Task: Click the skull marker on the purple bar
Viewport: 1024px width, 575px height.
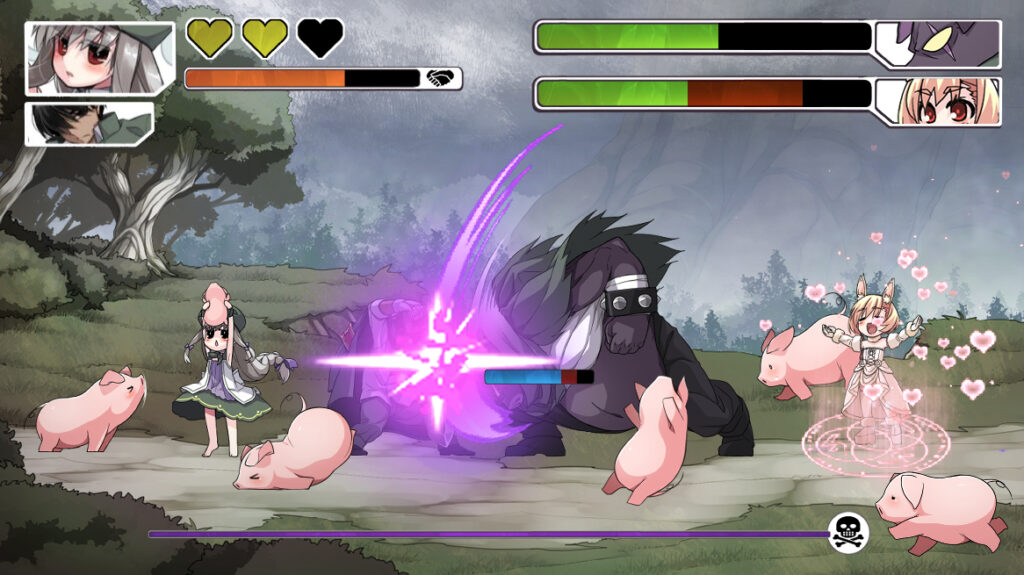Action: 849,532
